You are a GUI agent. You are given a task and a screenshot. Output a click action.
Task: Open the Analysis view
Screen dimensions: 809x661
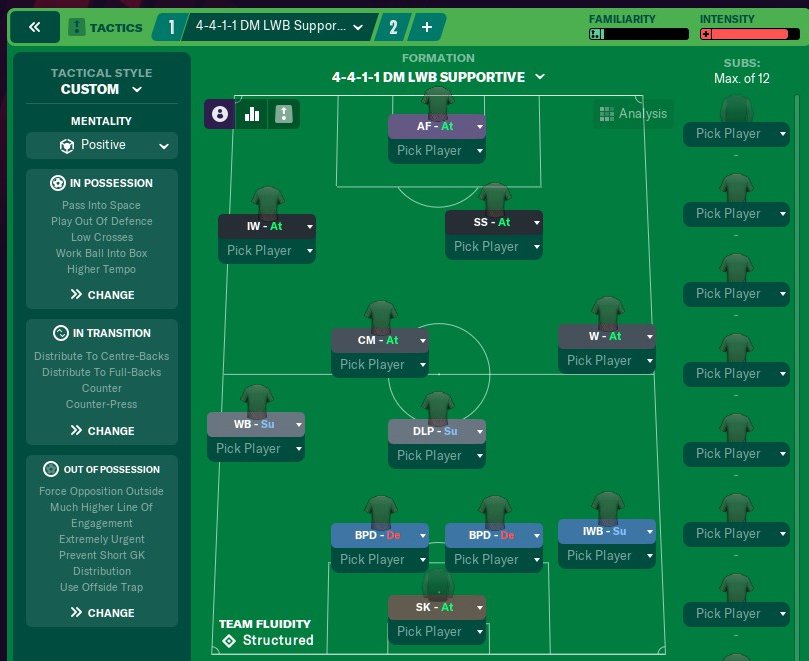coord(632,114)
